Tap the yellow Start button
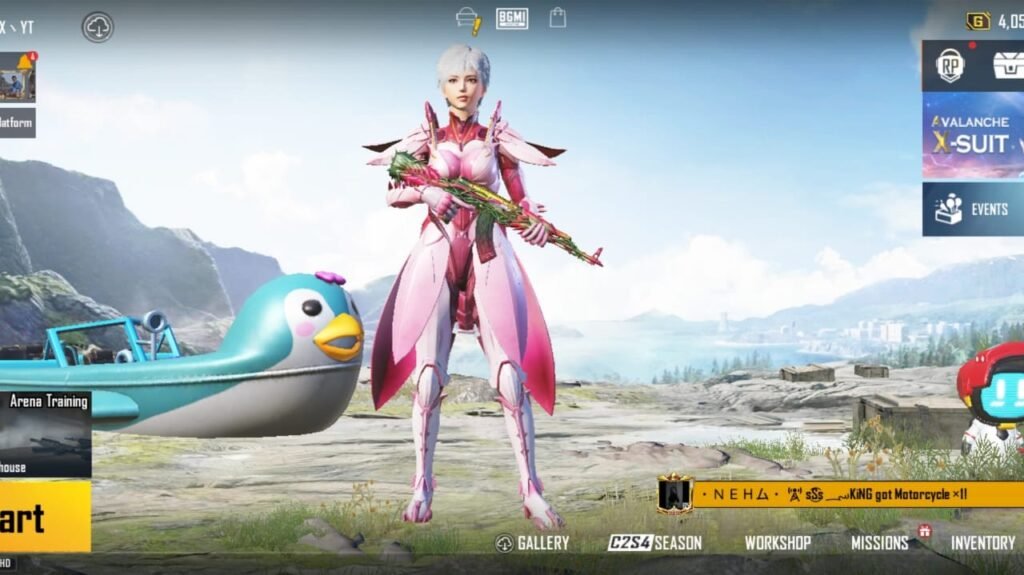This screenshot has width=1024, height=575. pyautogui.click(x=40, y=516)
